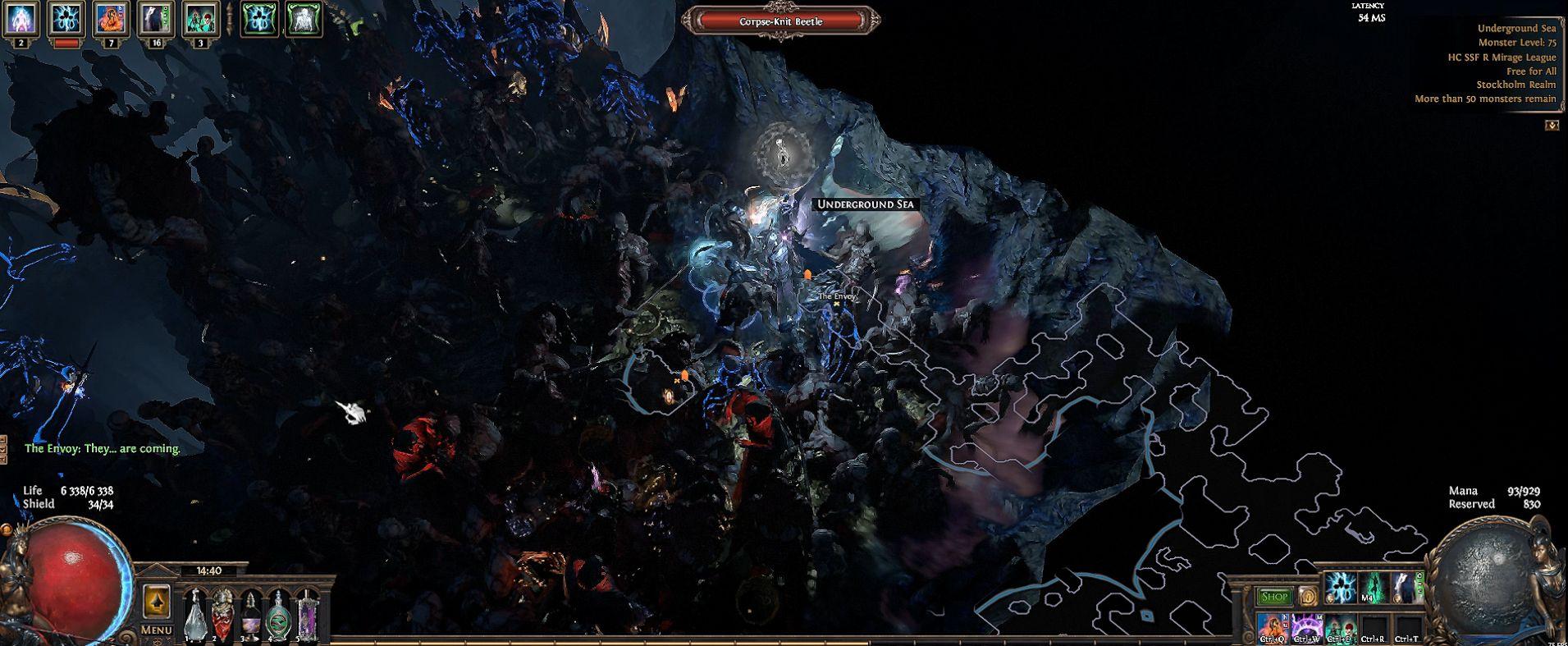Click the golden level-up arrow icon

(x=156, y=602)
